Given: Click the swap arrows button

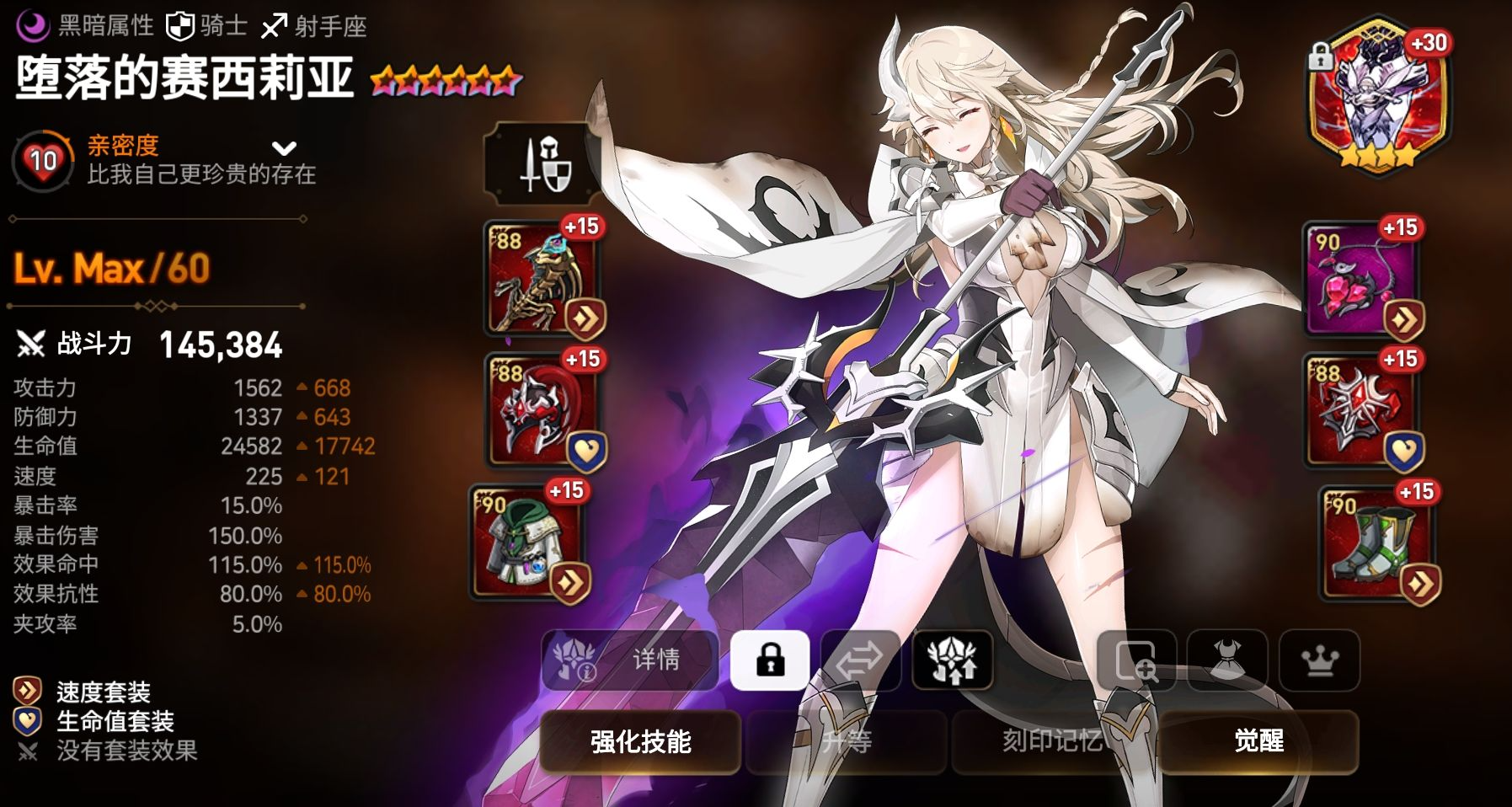Looking at the screenshot, I should (x=860, y=660).
